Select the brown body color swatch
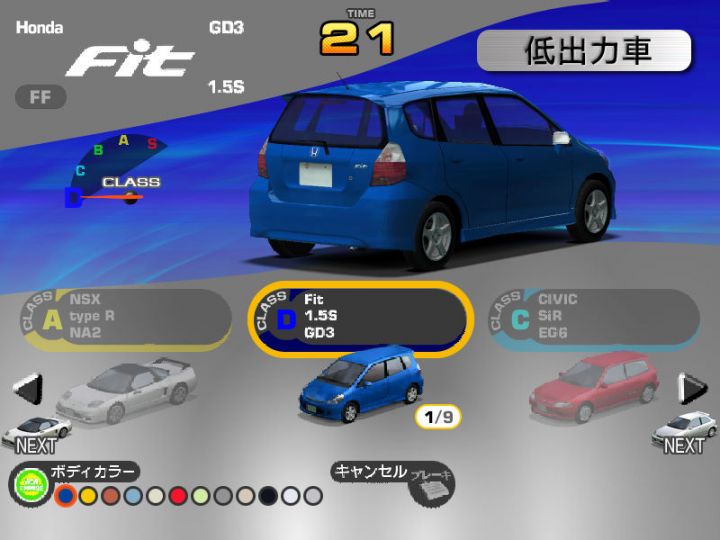 point(111,496)
